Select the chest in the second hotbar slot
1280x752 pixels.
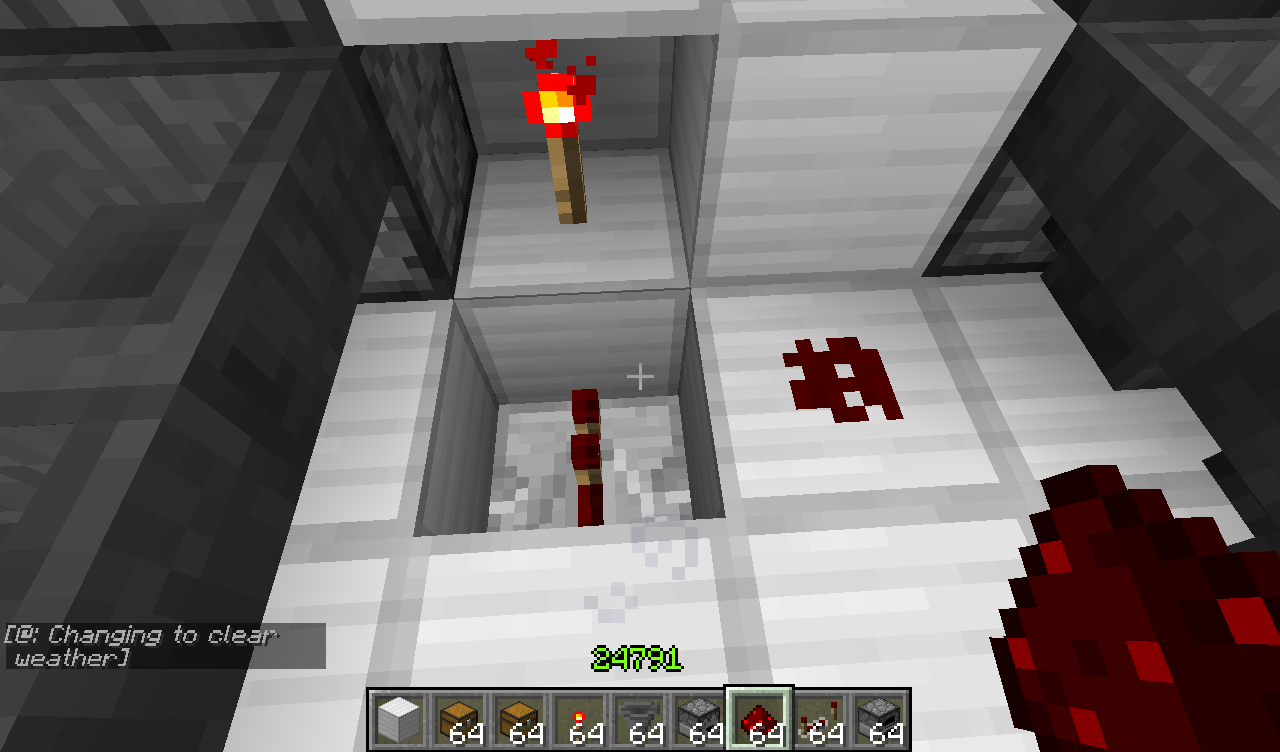[x=457, y=716]
